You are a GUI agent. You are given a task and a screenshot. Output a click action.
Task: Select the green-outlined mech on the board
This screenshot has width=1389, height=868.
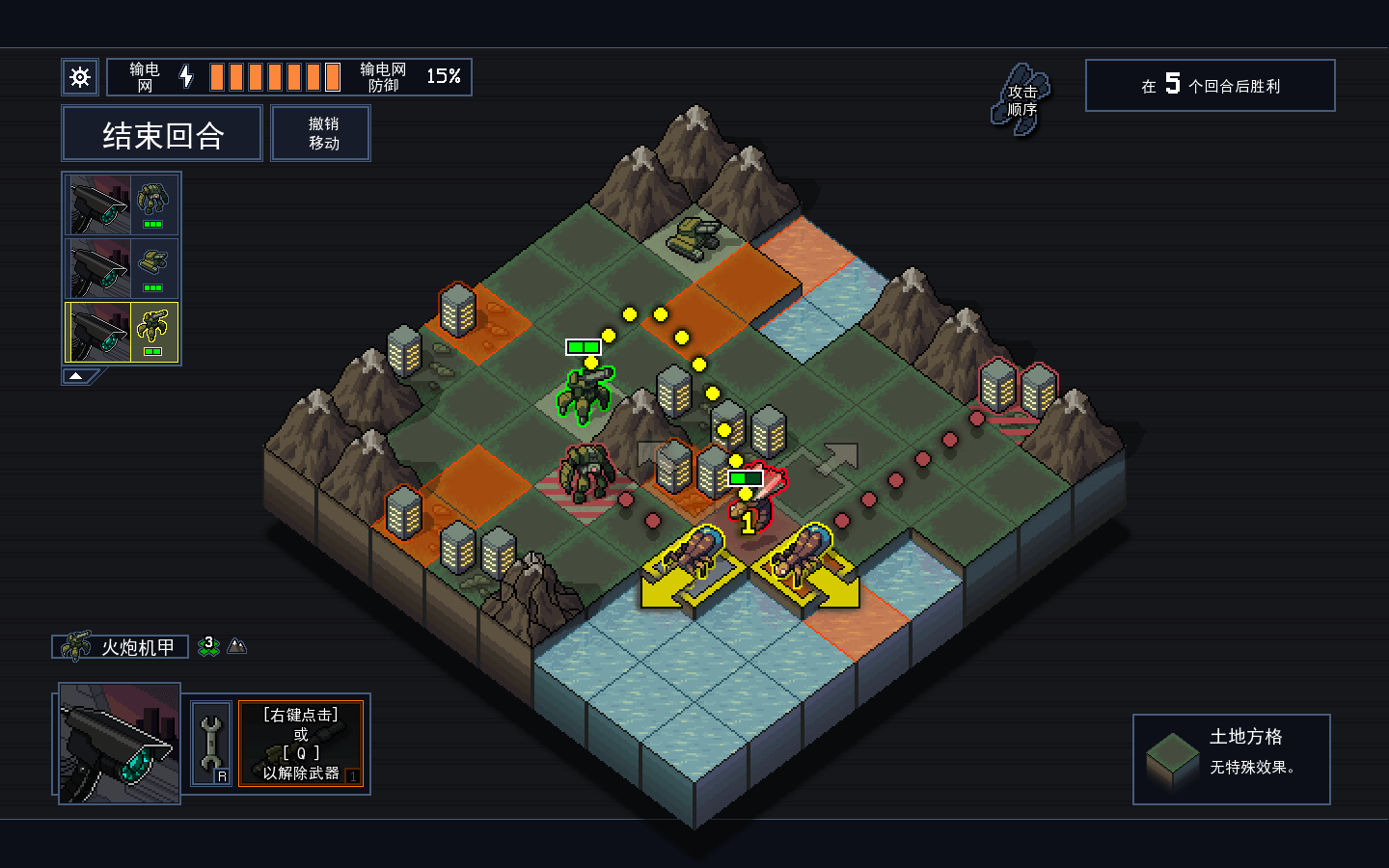pos(586,395)
